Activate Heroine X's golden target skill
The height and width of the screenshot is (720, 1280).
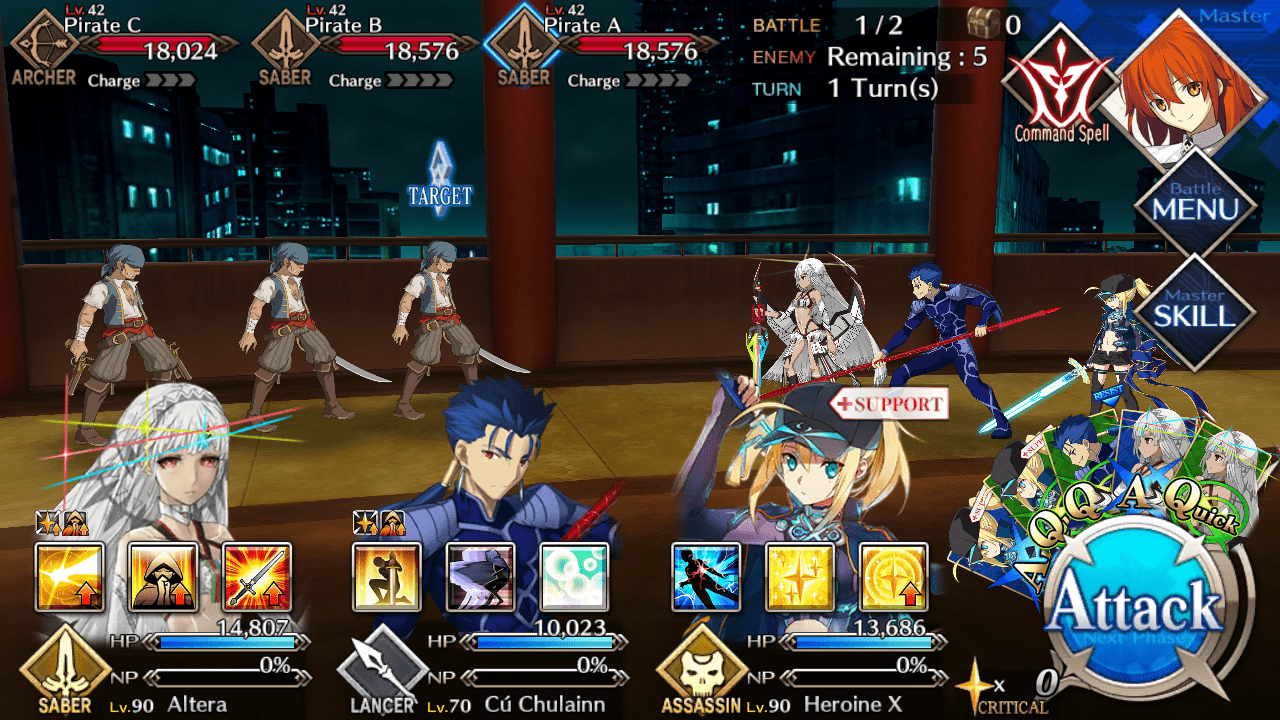[x=893, y=577]
